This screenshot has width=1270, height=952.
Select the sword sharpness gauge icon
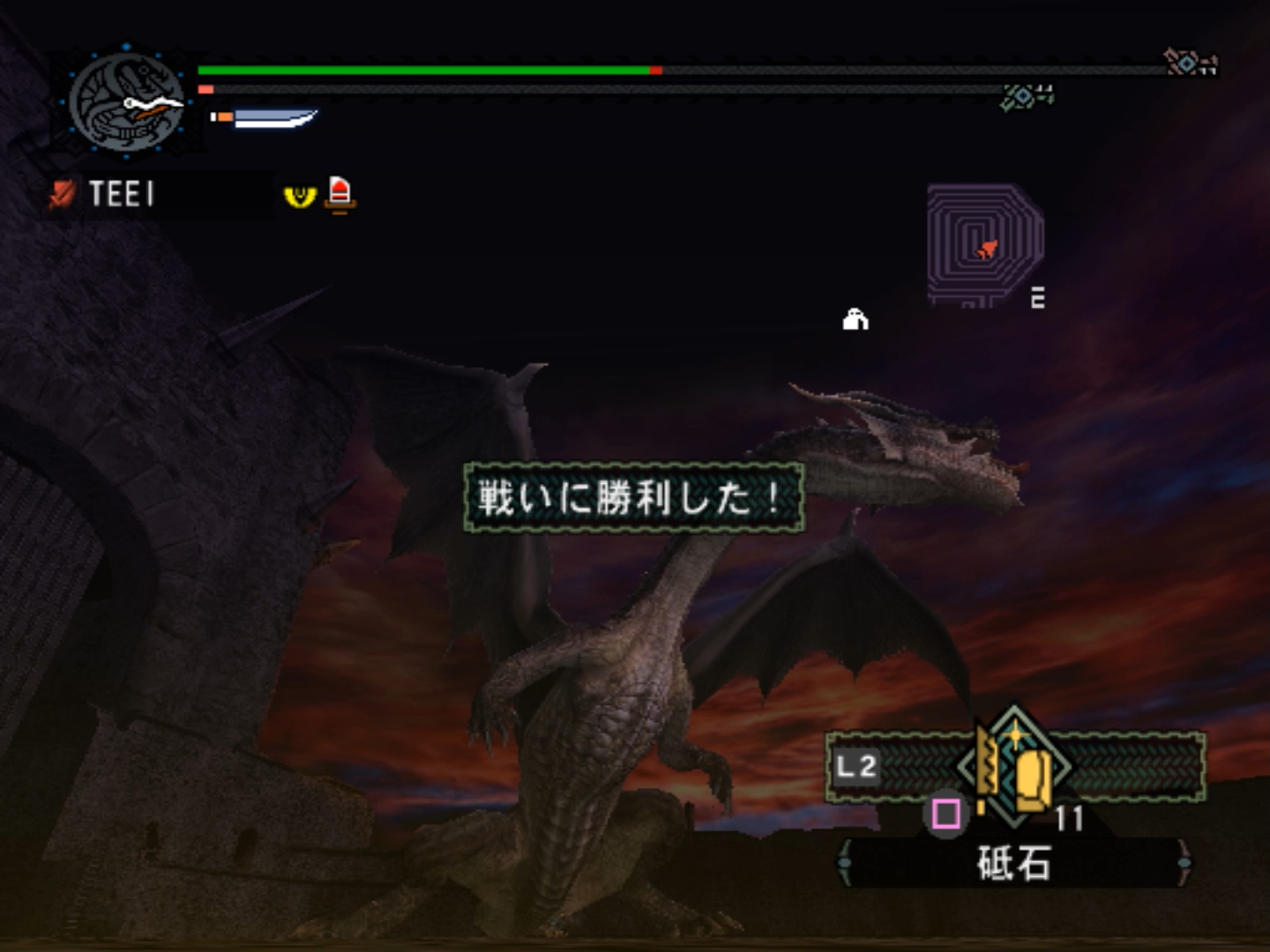click(265, 118)
